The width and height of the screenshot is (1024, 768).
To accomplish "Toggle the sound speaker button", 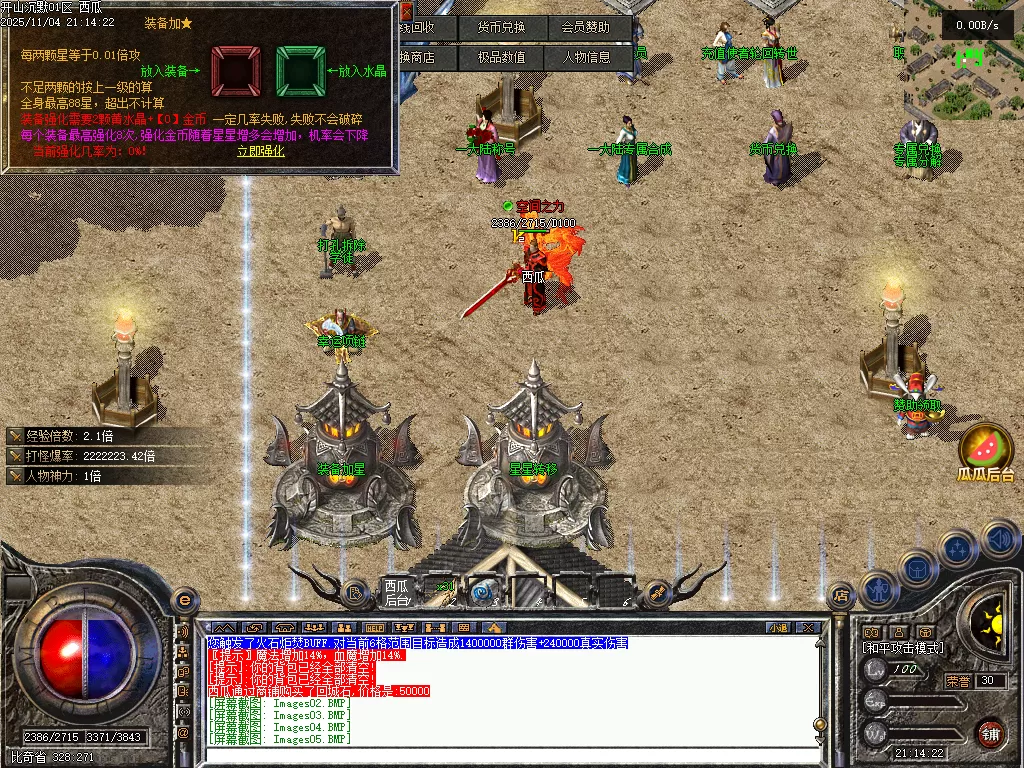I will 1000,540.
